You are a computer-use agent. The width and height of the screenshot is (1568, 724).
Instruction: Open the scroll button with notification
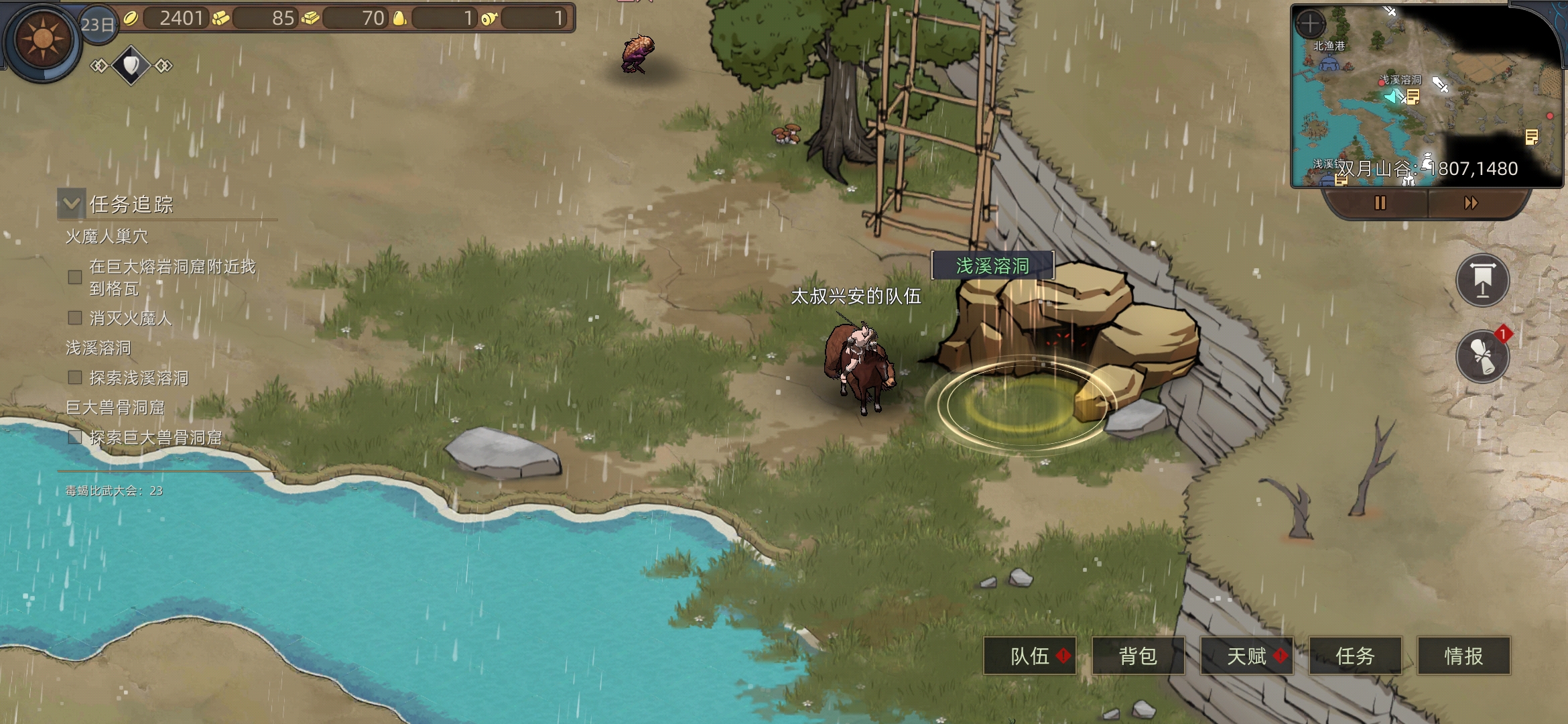(1482, 357)
